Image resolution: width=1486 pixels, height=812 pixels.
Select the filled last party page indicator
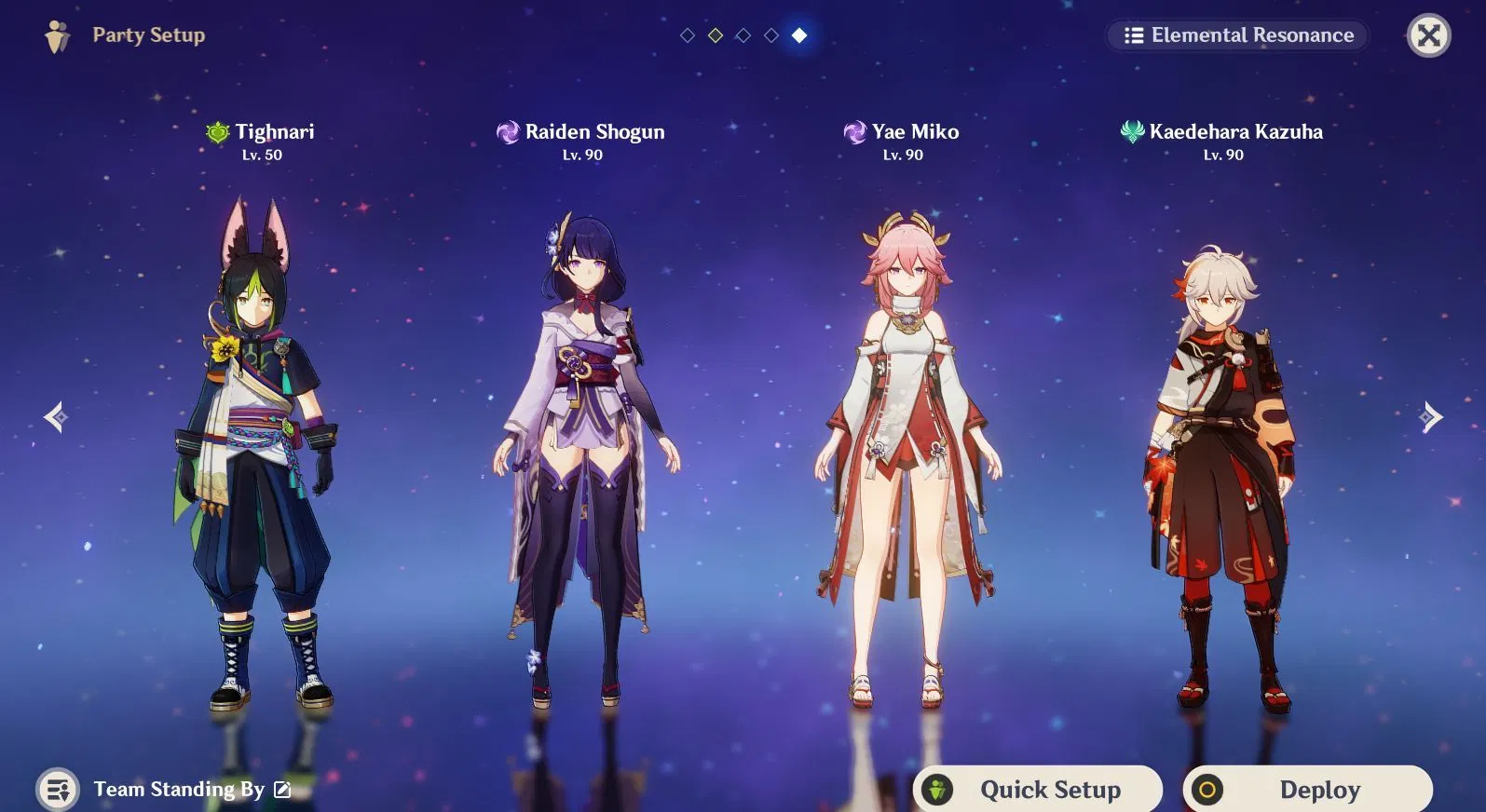[x=799, y=35]
